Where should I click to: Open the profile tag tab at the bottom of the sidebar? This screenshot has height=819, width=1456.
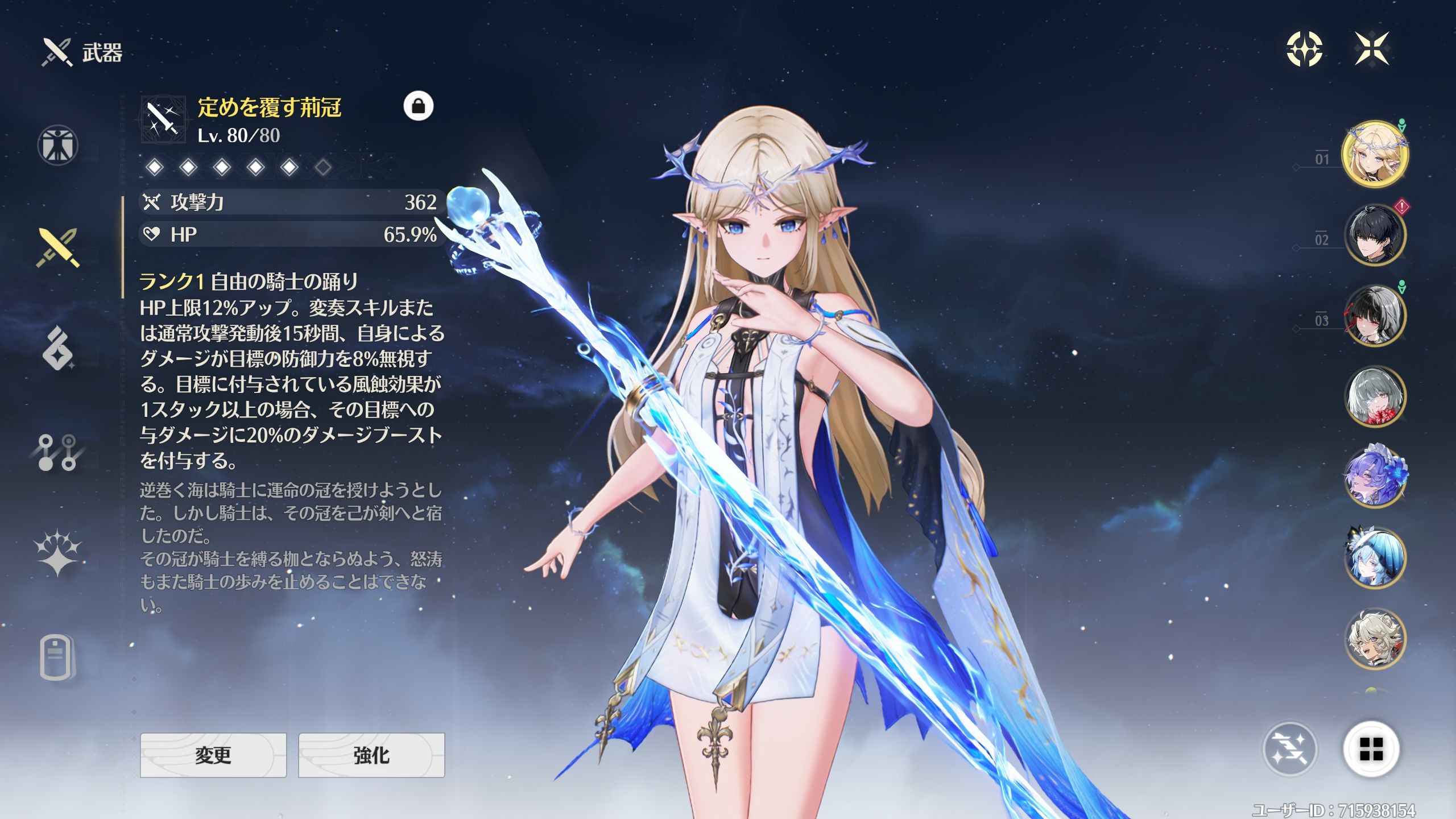pos(57,658)
